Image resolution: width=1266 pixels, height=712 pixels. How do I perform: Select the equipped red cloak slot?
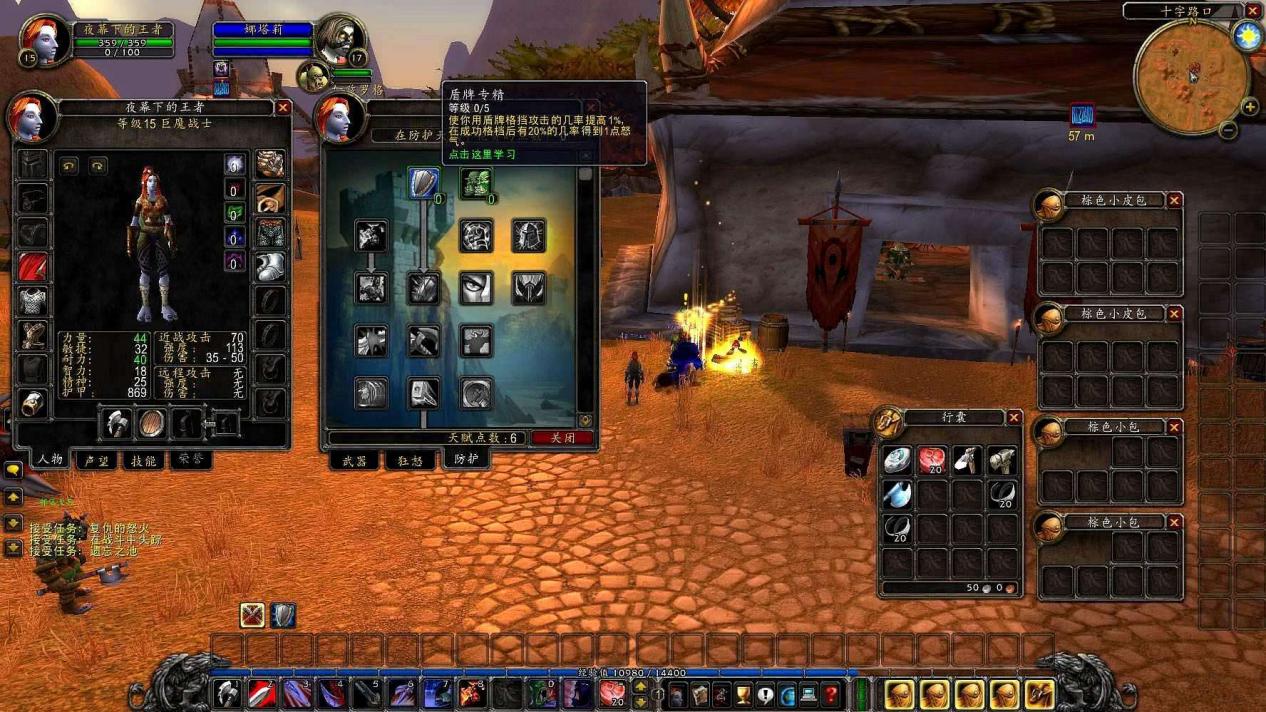pyautogui.click(x=34, y=266)
